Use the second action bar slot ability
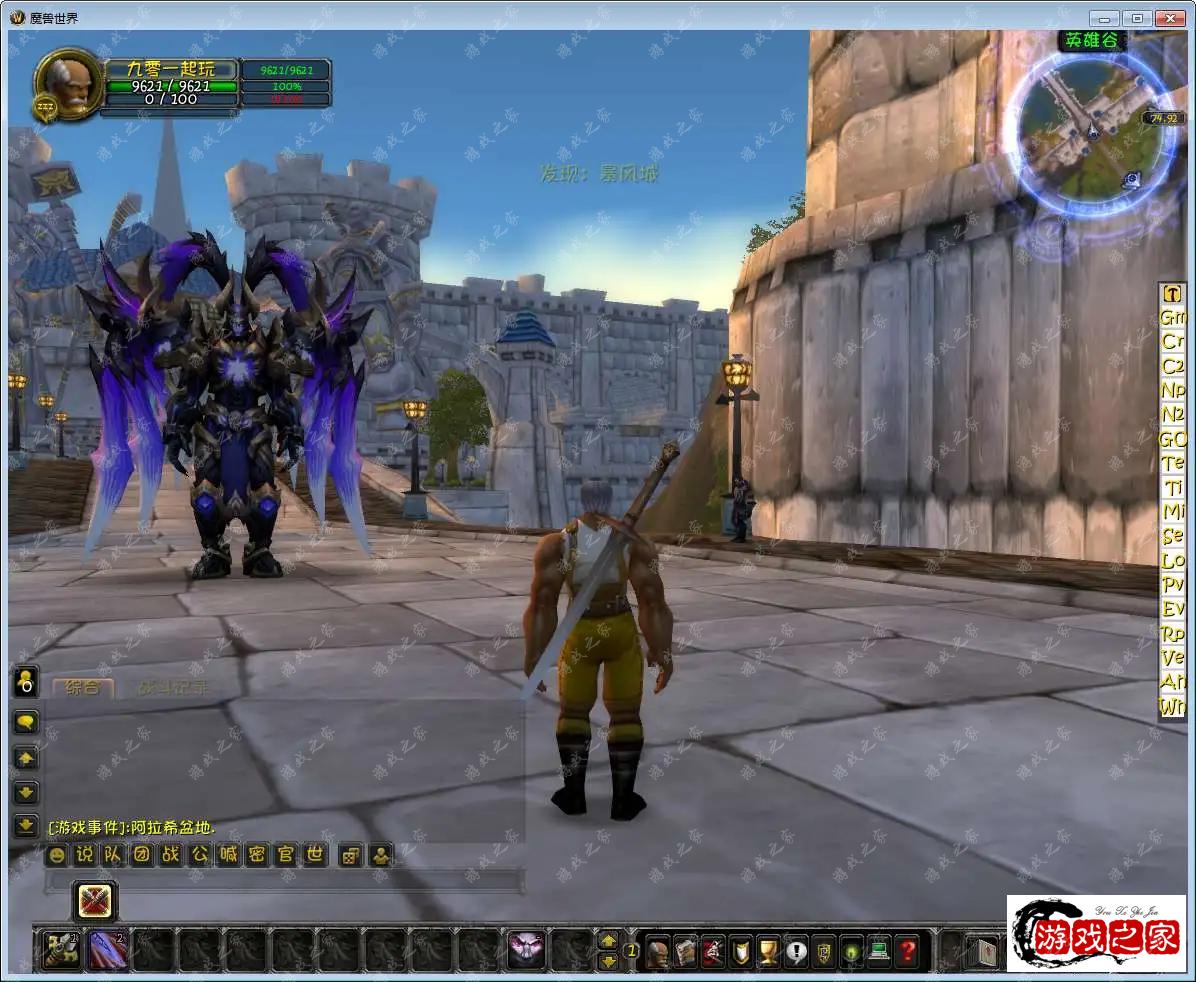1196x982 pixels. point(107,950)
